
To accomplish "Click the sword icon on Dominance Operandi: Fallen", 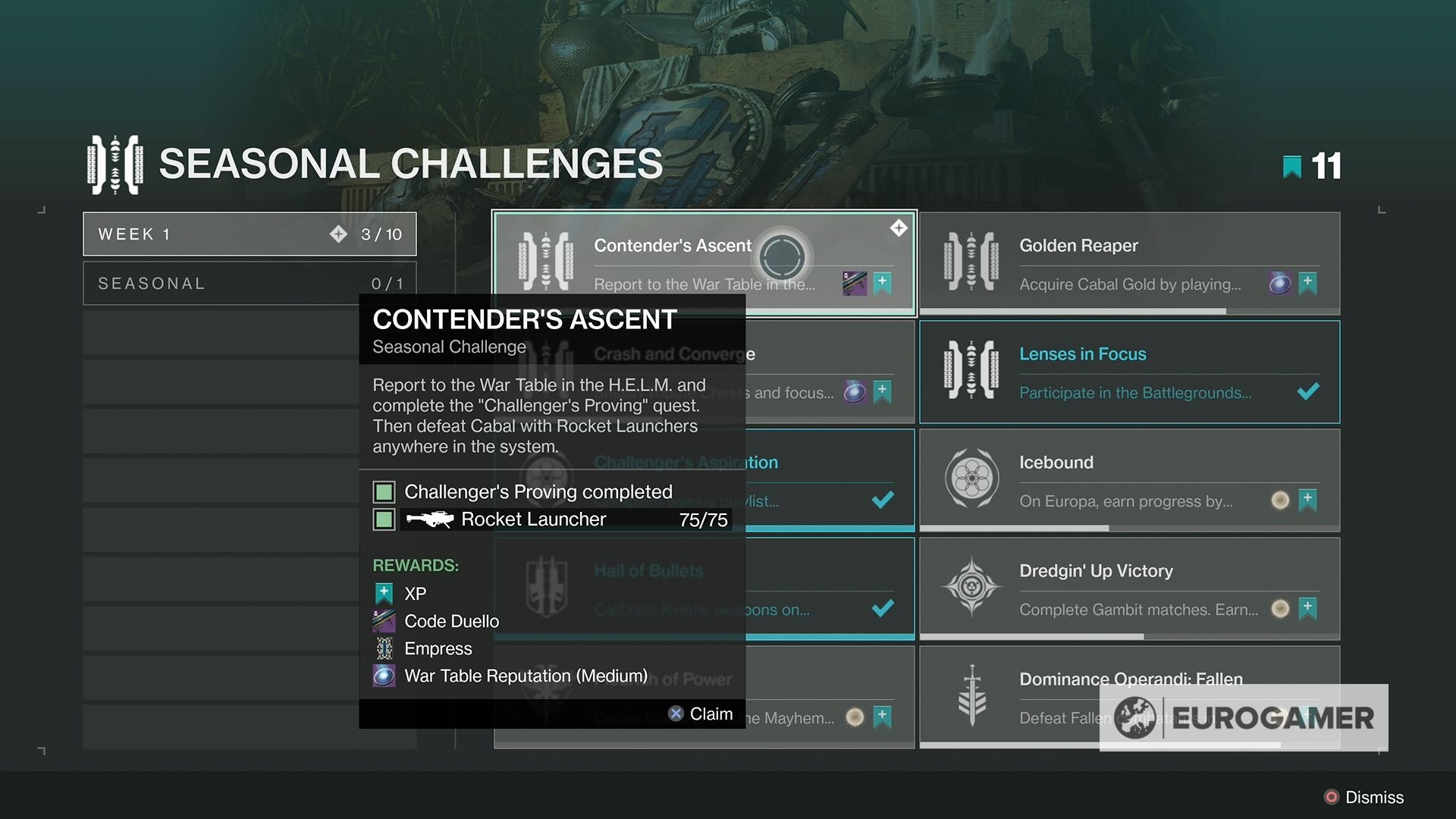I will [973, 696].
